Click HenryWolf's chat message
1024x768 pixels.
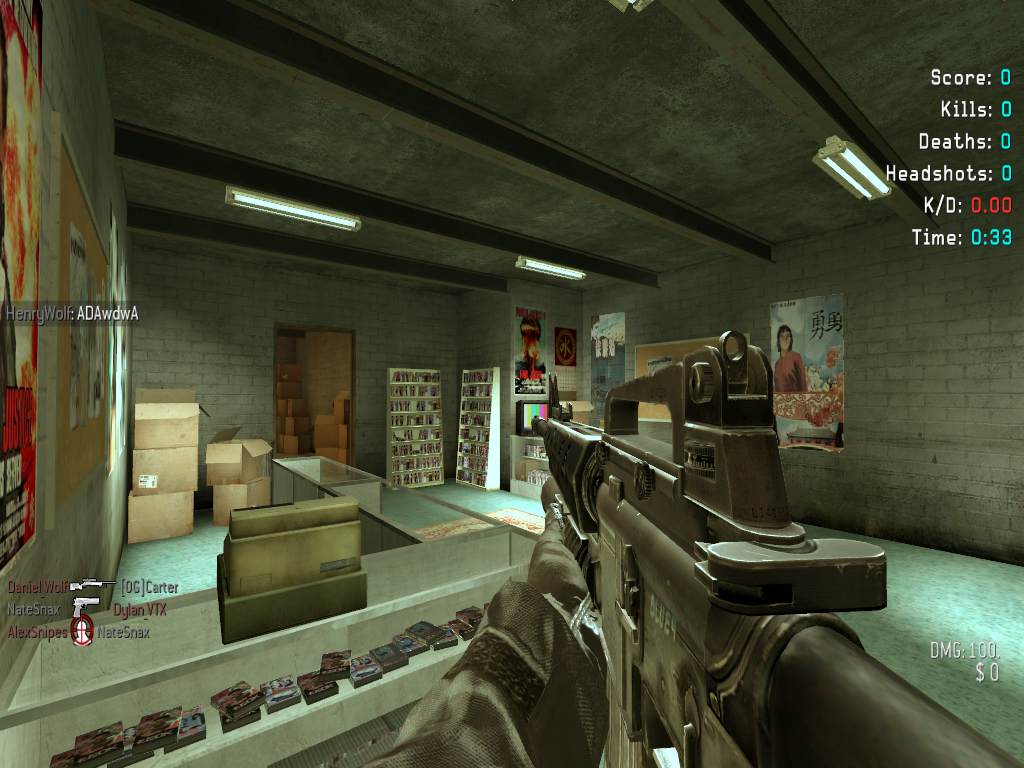pyautogui.click(x=72, y=314)
